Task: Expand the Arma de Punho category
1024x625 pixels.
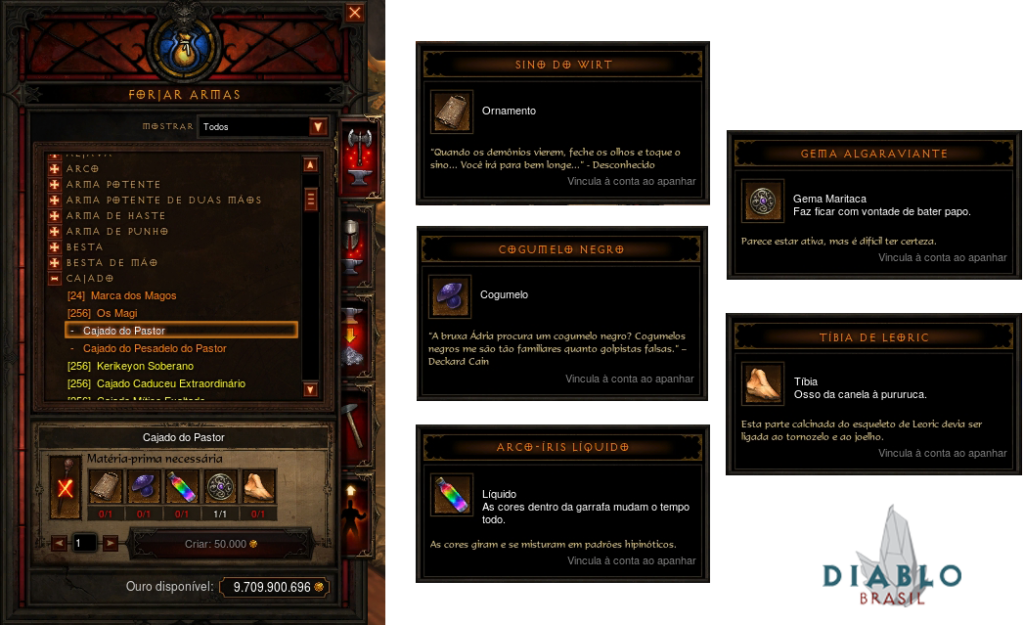Action: pos(55,231)
